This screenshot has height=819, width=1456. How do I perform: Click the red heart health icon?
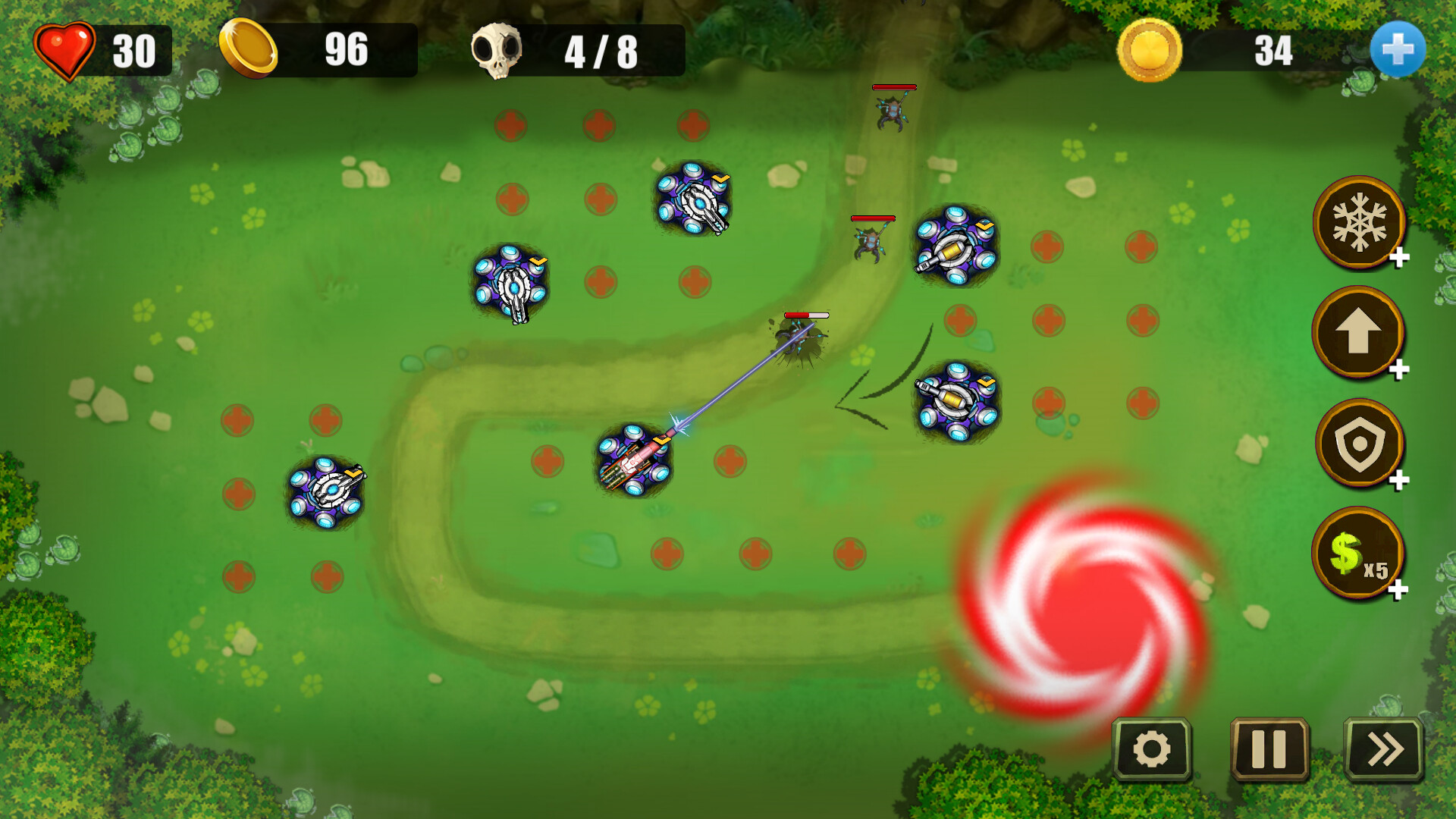(66, 49)
